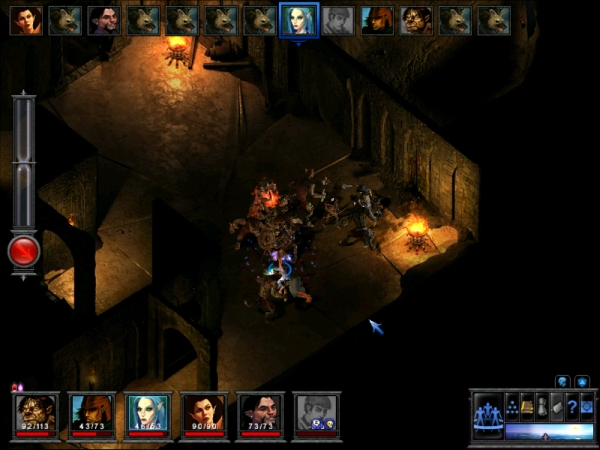Click the red-haired woman at turn order start

pyautogui.click(x=26, y=20)
